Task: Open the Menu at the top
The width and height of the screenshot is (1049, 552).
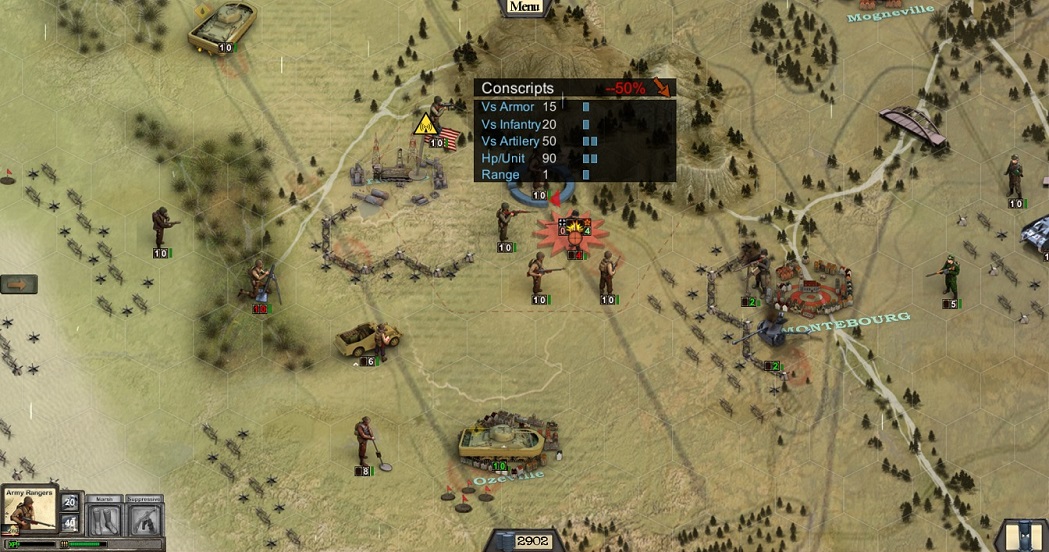Action: point(524,7)
